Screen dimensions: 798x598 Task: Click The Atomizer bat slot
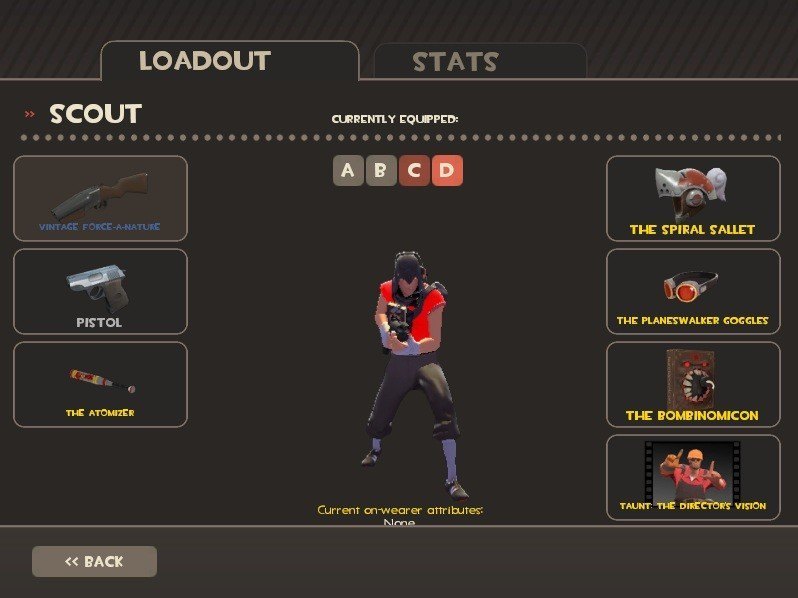100,384
